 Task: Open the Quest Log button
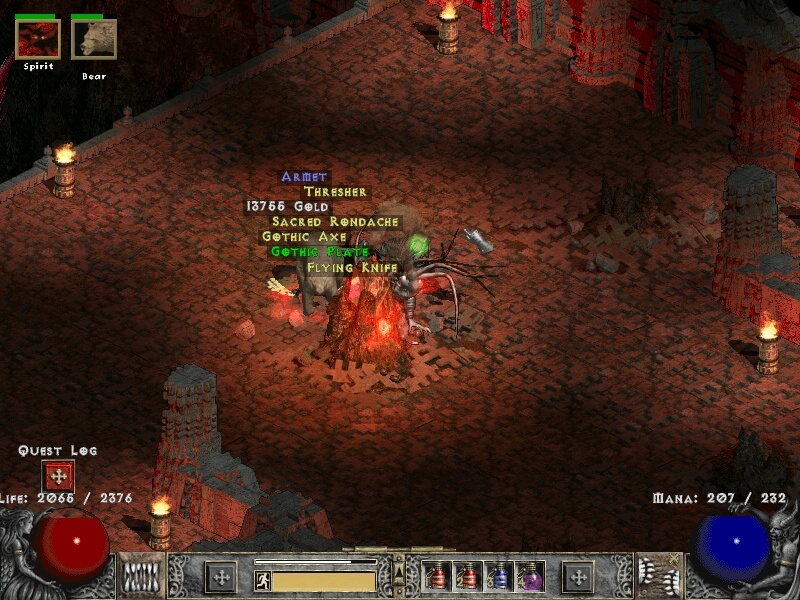click(58, 476)
